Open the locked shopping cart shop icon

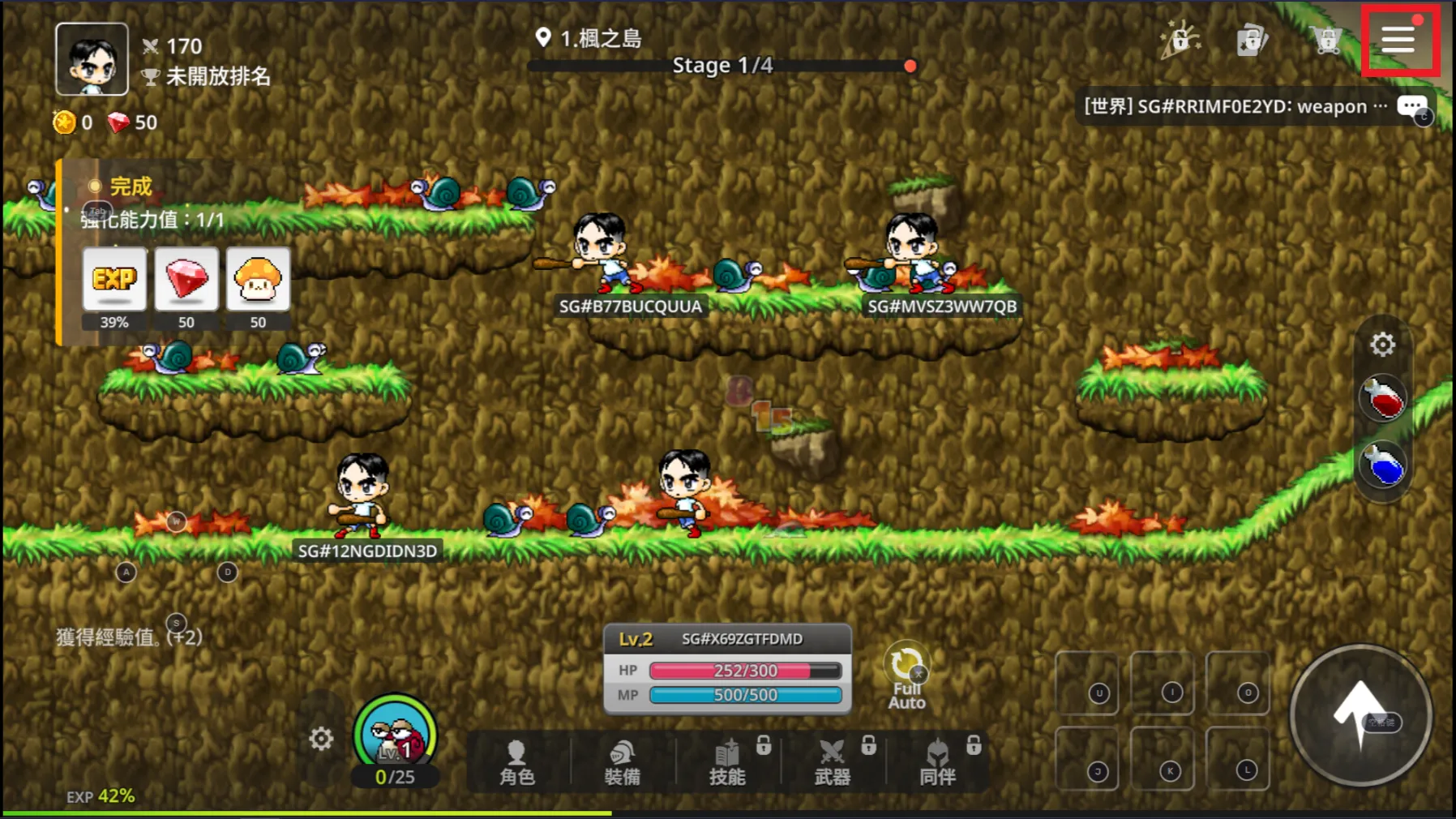coord(1325,39)
